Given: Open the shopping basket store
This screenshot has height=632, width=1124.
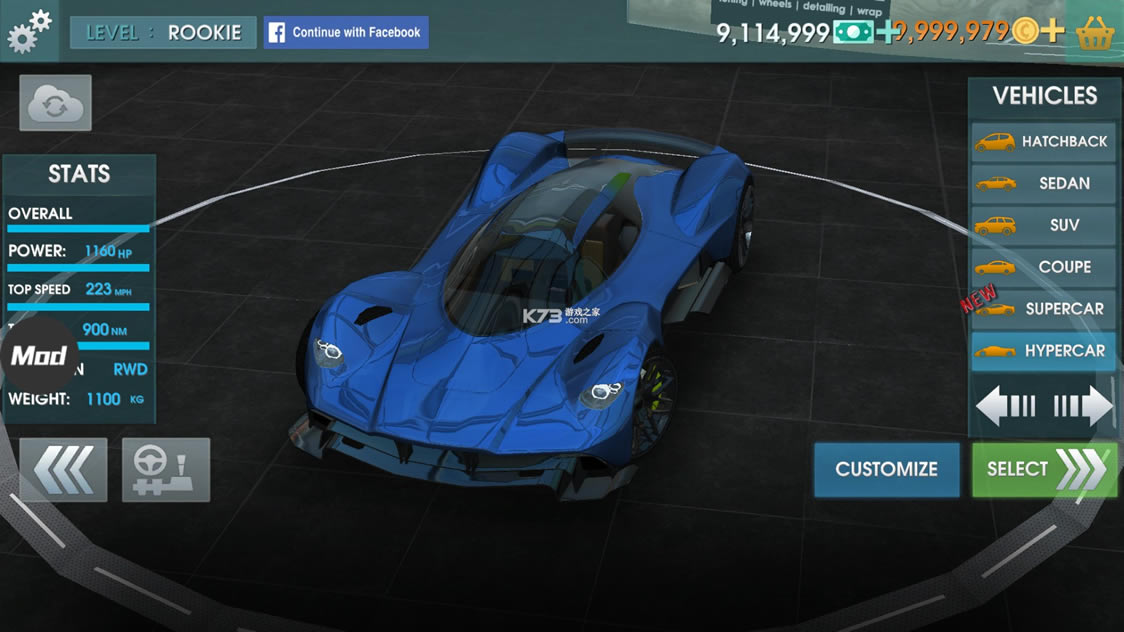Looking at the screenshot, I should point(1096,32).
